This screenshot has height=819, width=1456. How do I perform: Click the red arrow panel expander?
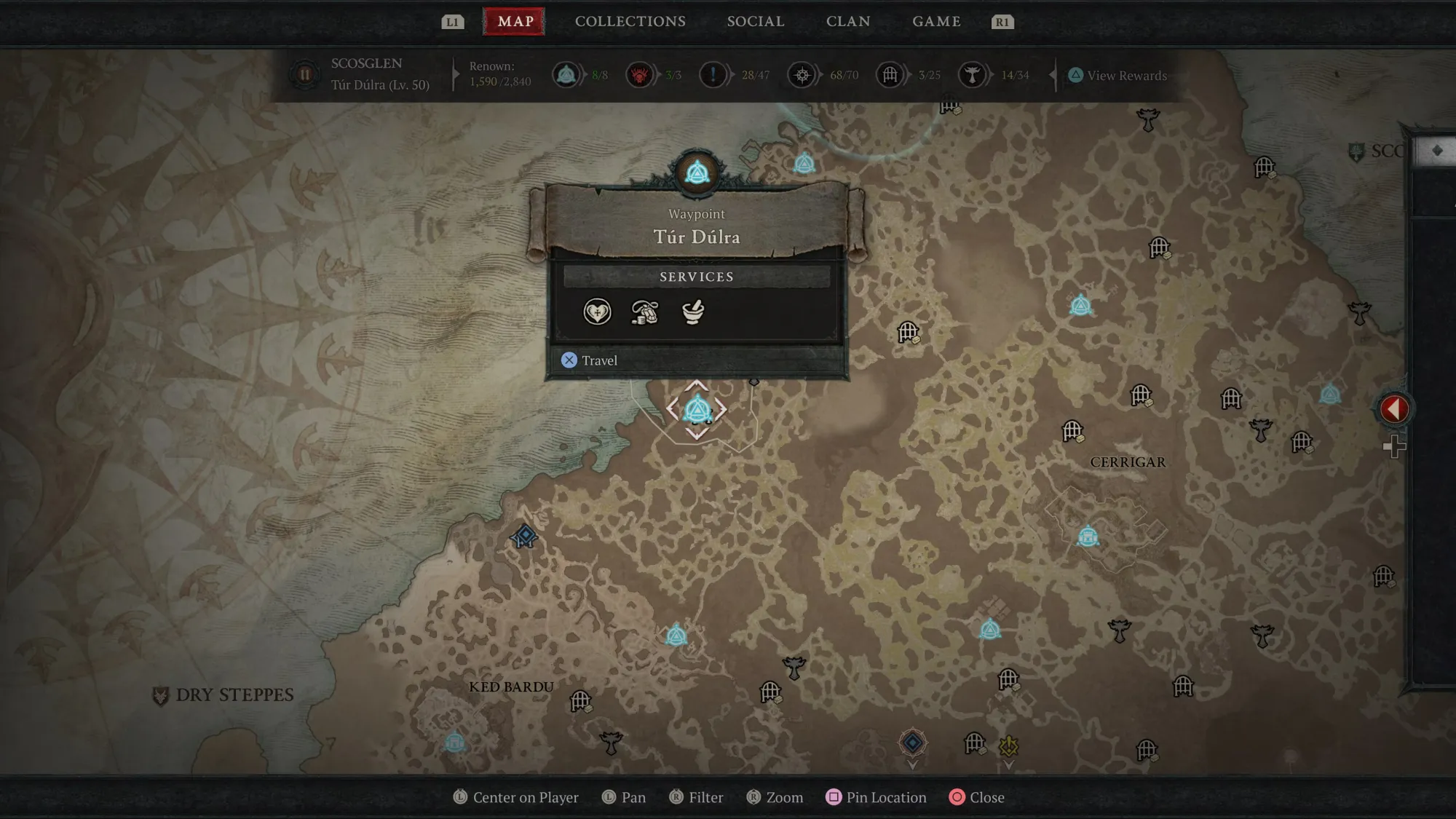[x=1394, y=409]
